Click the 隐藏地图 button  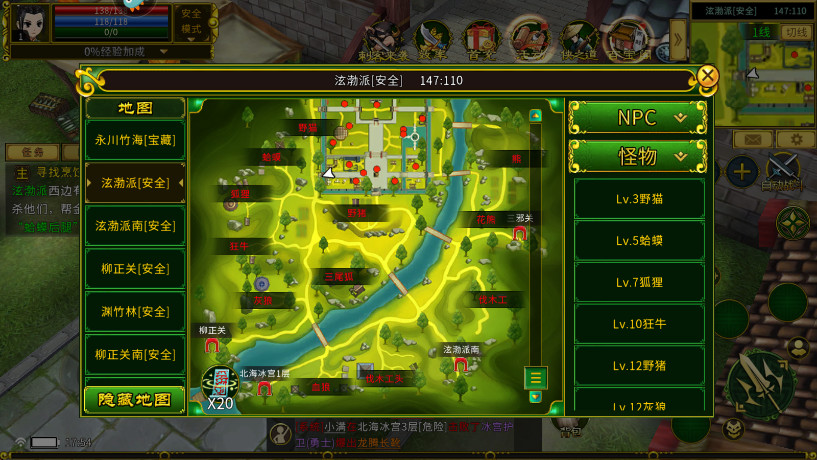pyautogui.click(x=135, y=400)
